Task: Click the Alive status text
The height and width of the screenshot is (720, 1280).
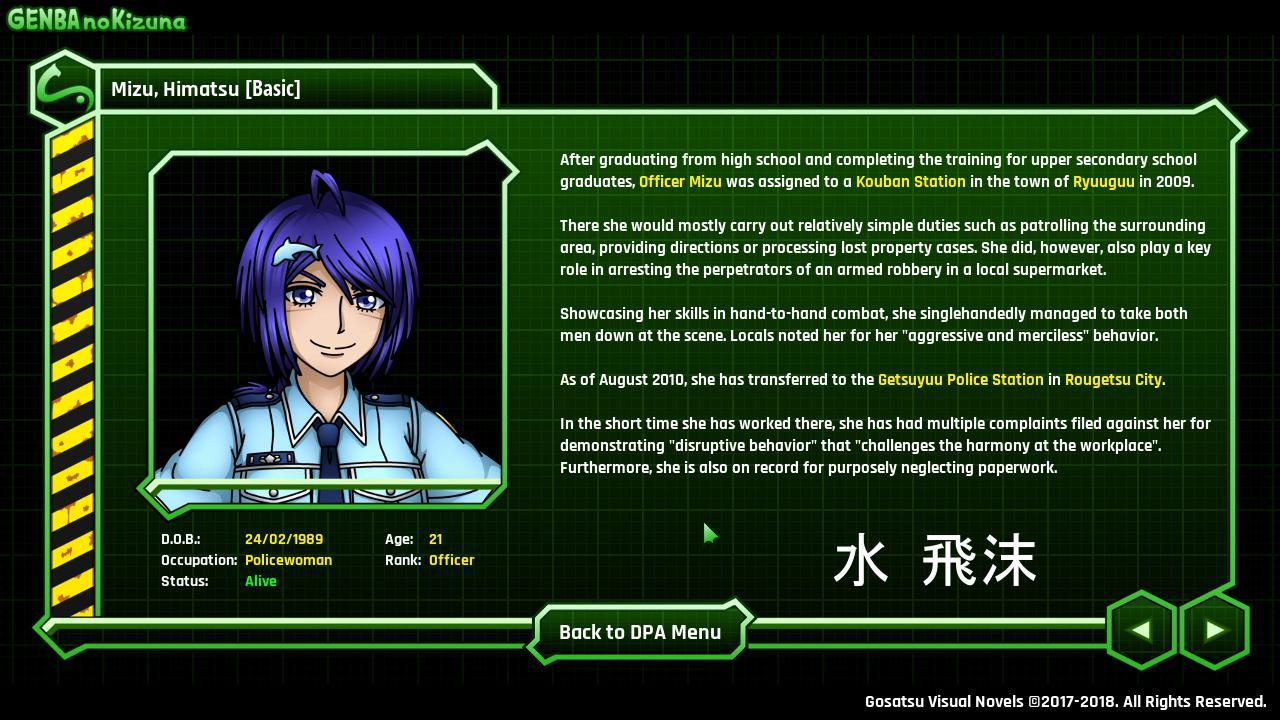Action: [x=260, y=581]
